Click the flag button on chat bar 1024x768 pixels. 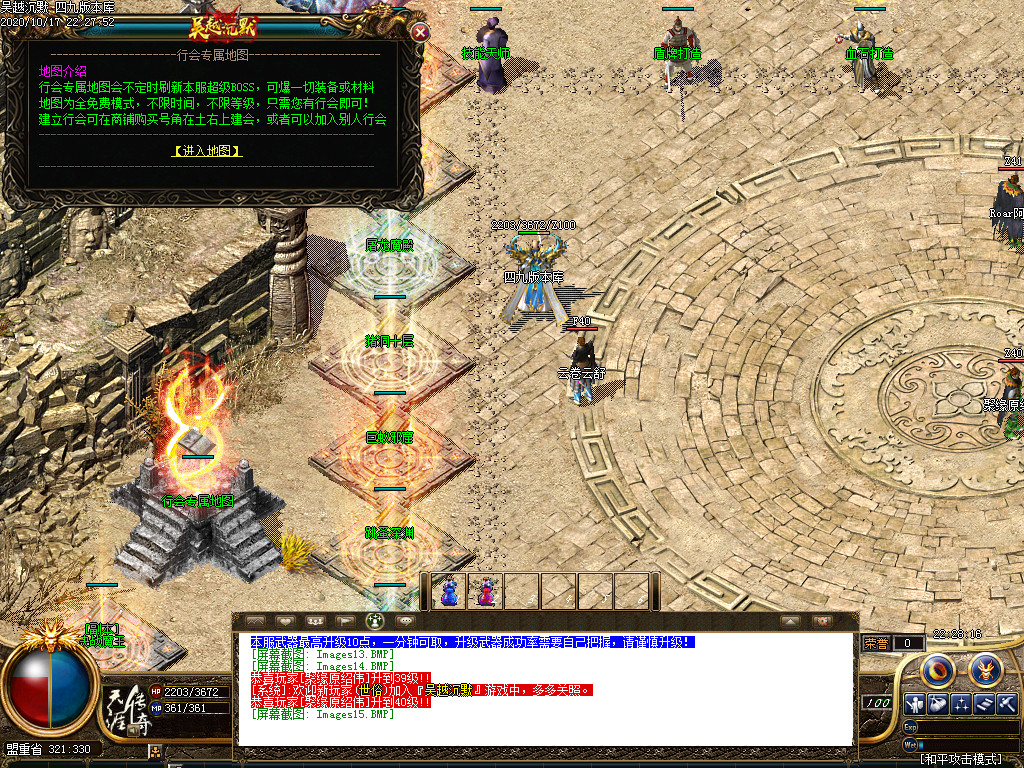pyautogui.click(x=344, y=621)
